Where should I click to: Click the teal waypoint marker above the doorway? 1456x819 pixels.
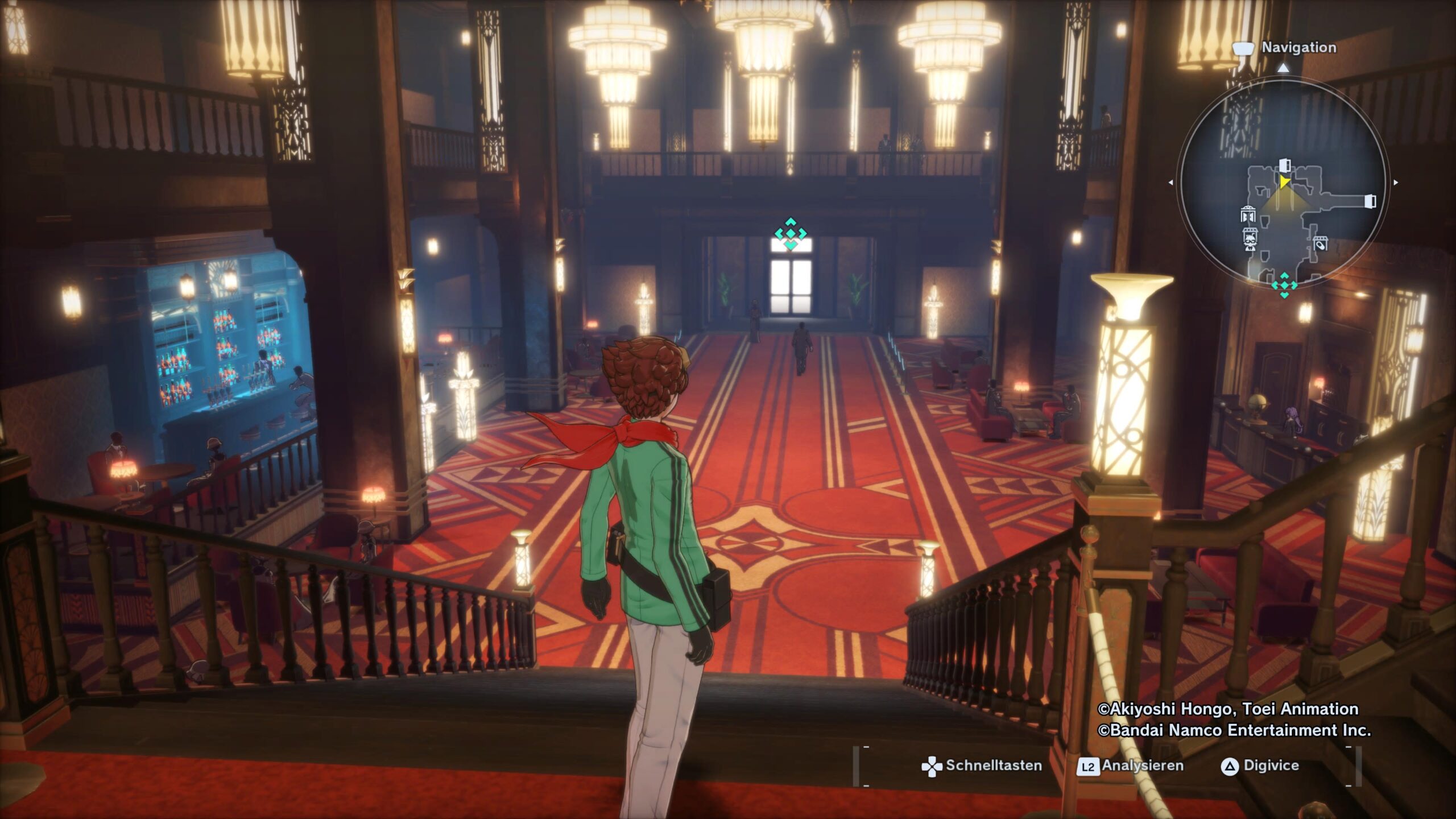tap(791, 233)
